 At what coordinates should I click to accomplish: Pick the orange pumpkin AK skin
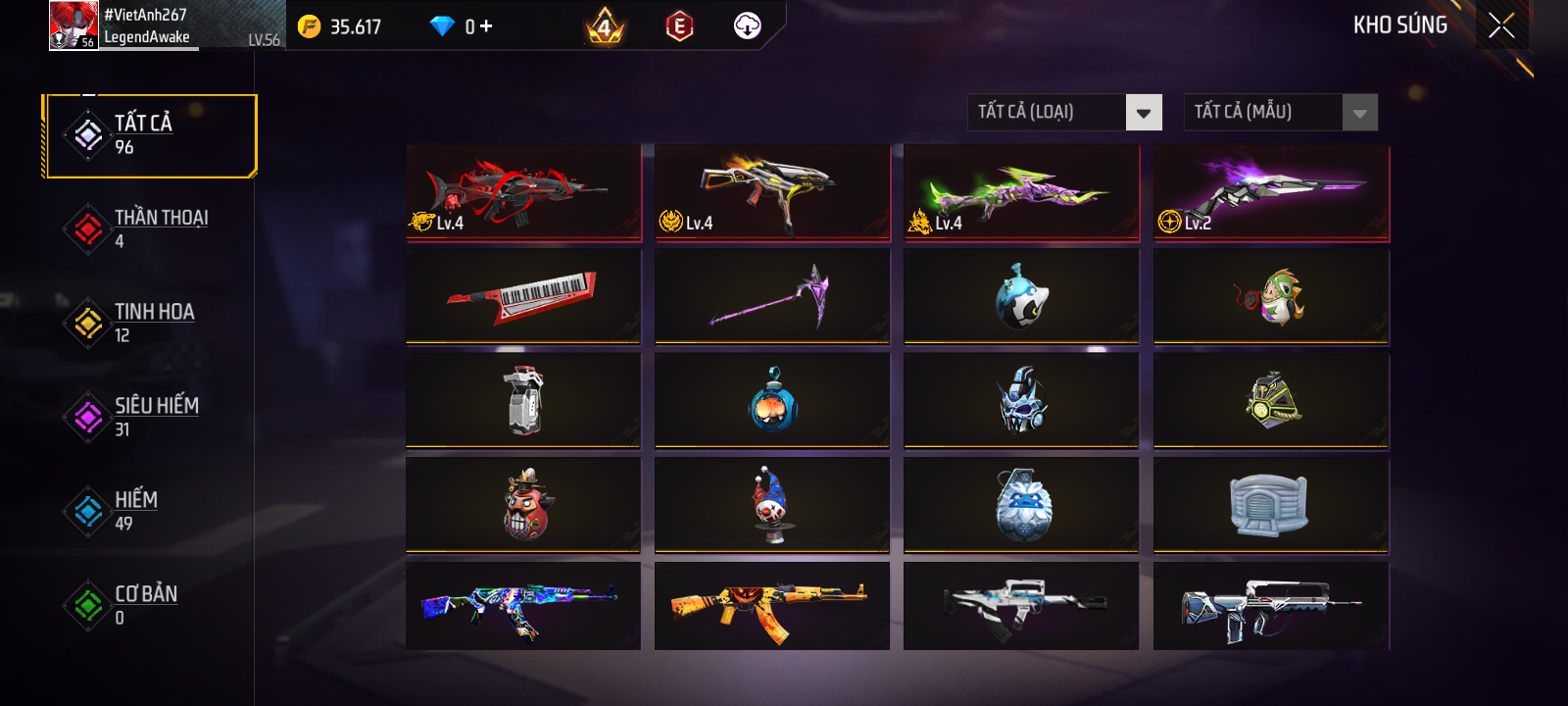click(772, 606)
